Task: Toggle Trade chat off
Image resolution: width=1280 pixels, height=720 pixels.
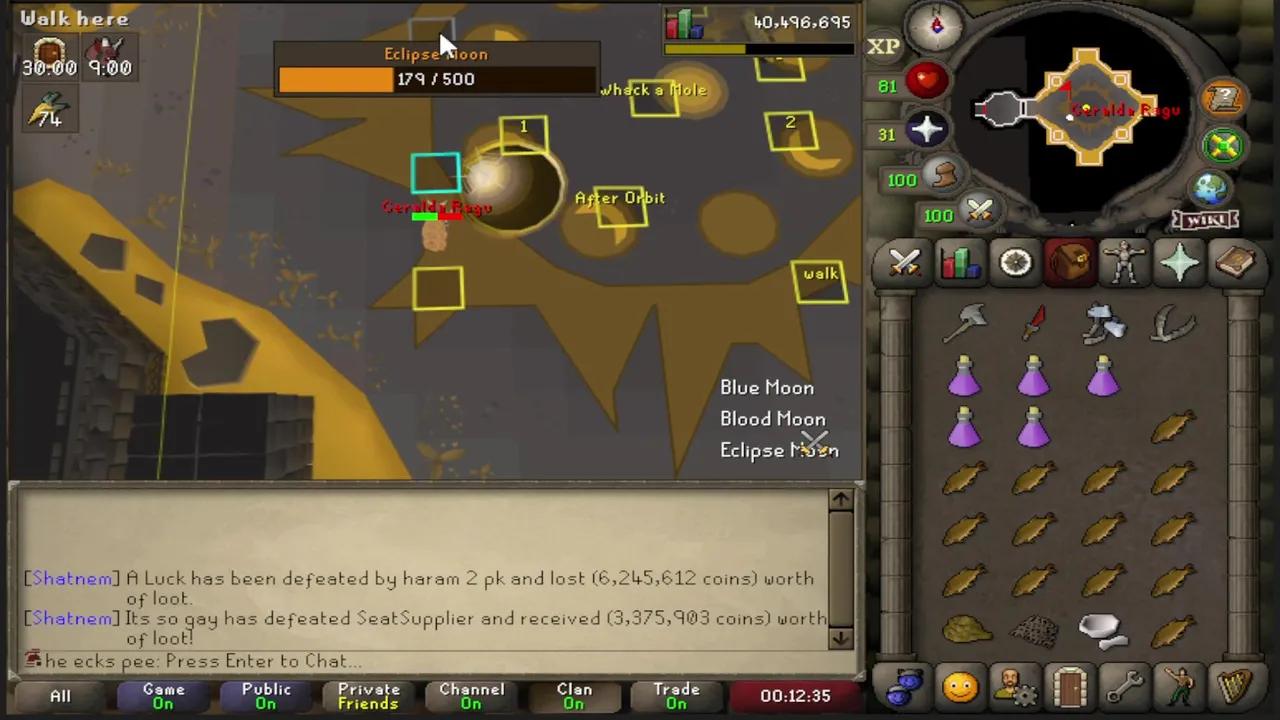Action: click(x=676, y=695)
